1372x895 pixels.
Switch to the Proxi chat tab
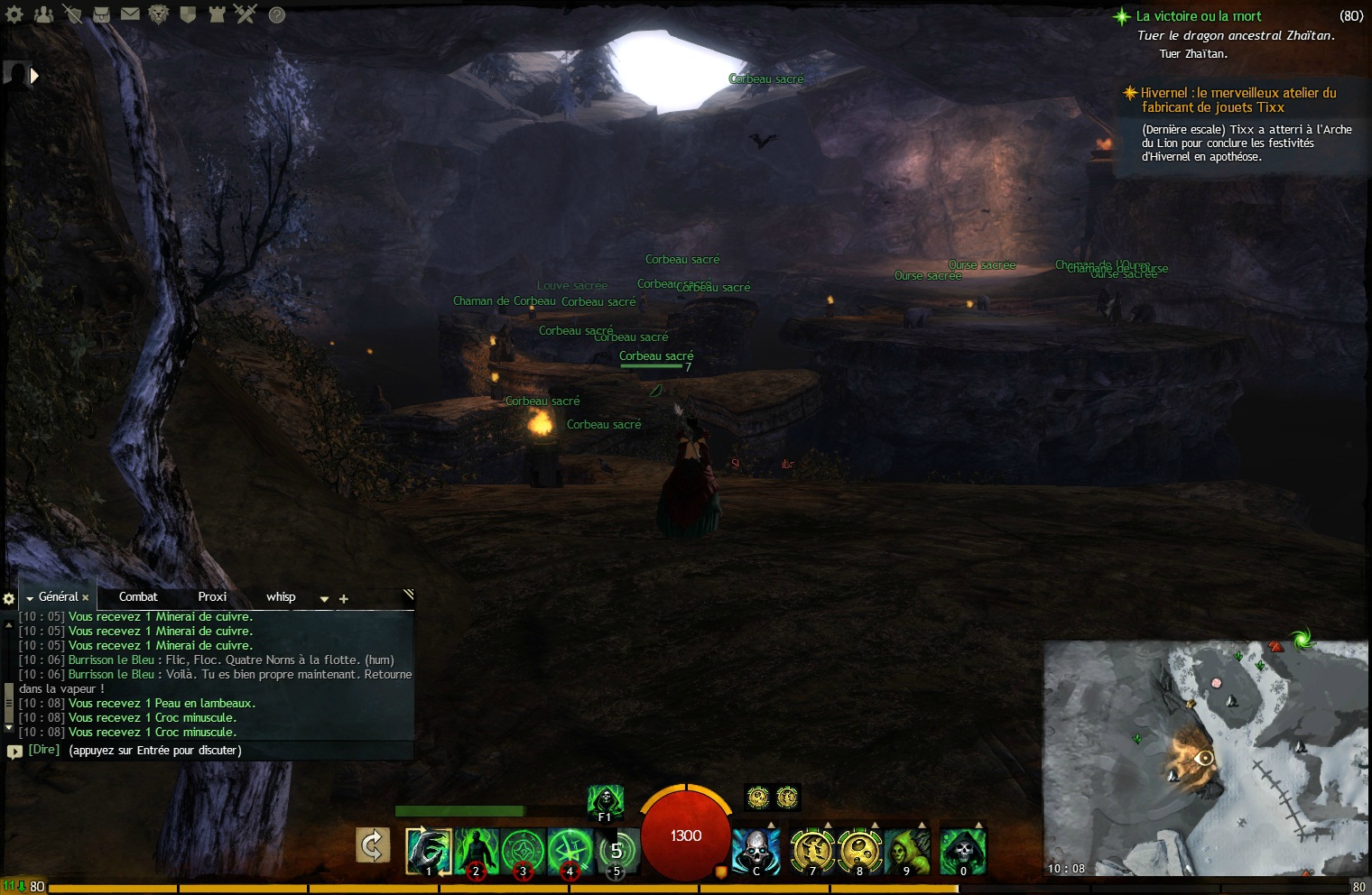pyautogui.click(x=212, y=596)
